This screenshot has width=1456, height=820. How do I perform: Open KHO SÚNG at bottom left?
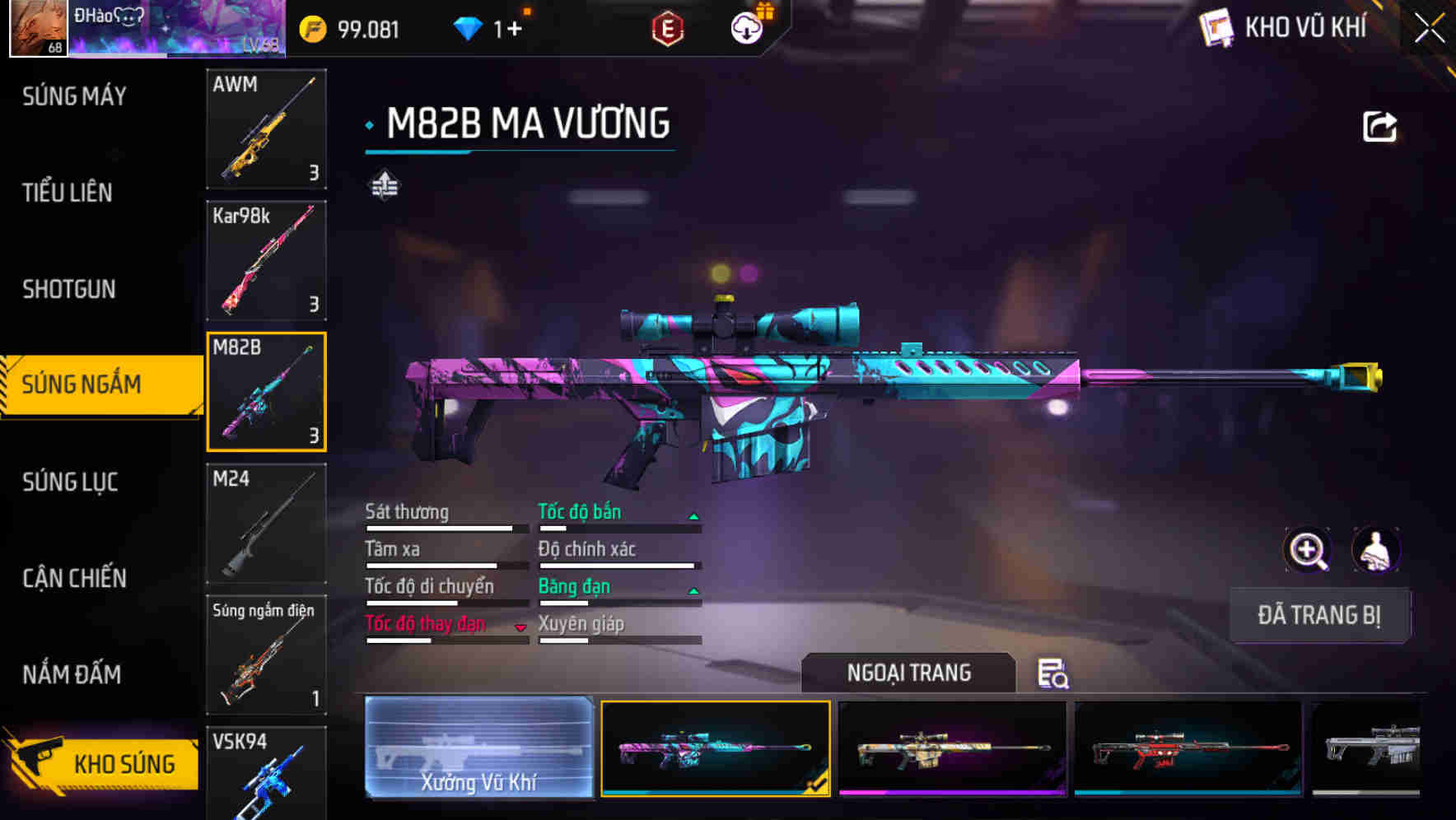pos(107,762)
